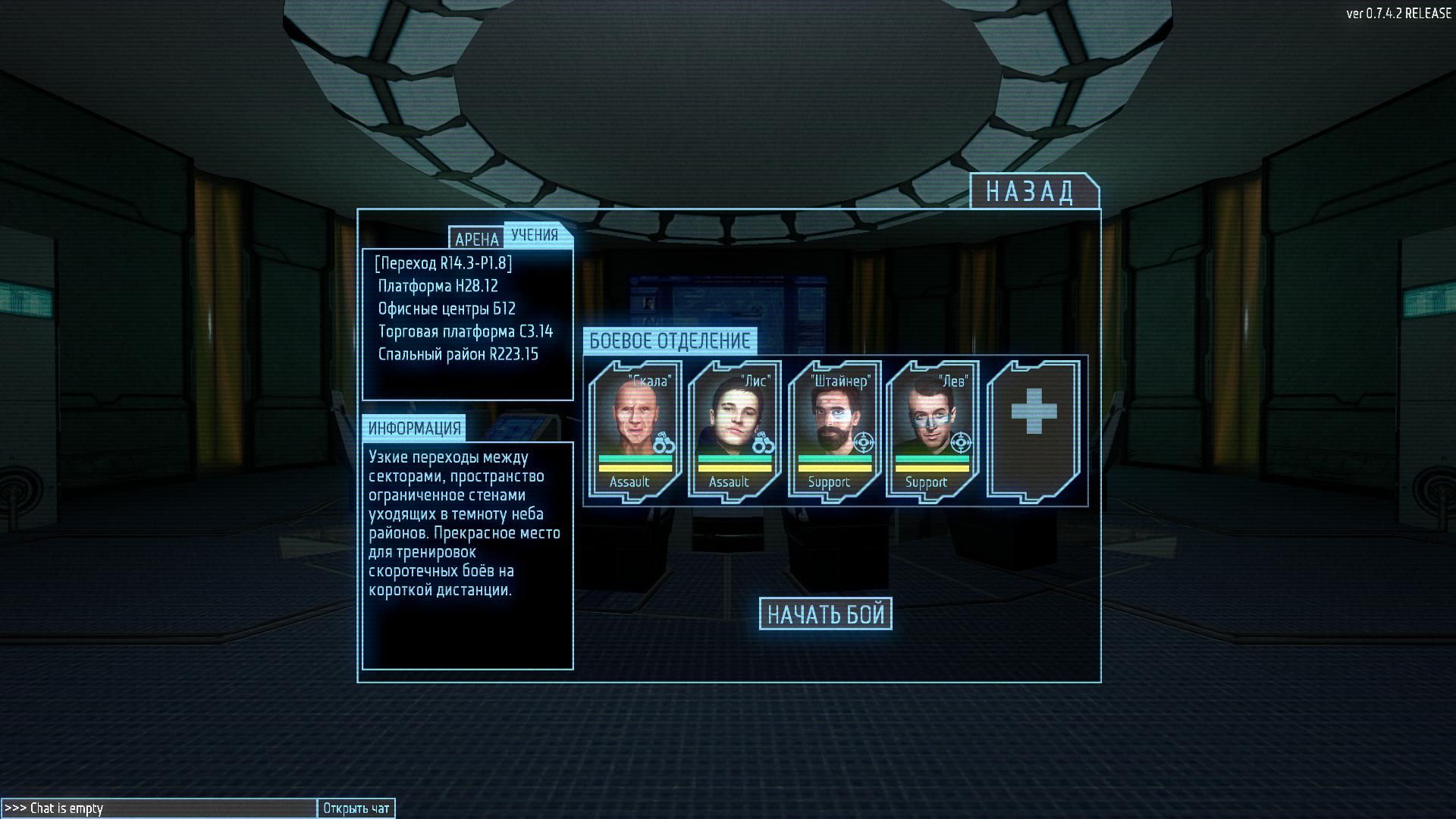Open chat with Открыть чат button

tap(356, 808)
